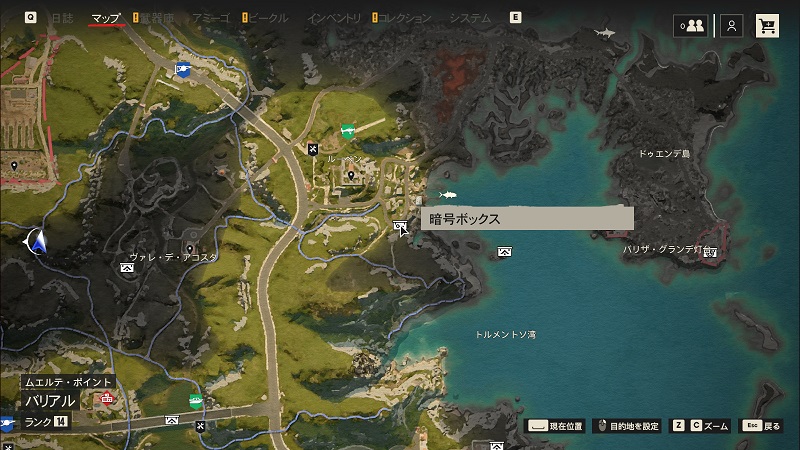The height and width of the screenshot is (450, 800).
Task: Show the コレクション collection tab
Action: tap(405, 18)
